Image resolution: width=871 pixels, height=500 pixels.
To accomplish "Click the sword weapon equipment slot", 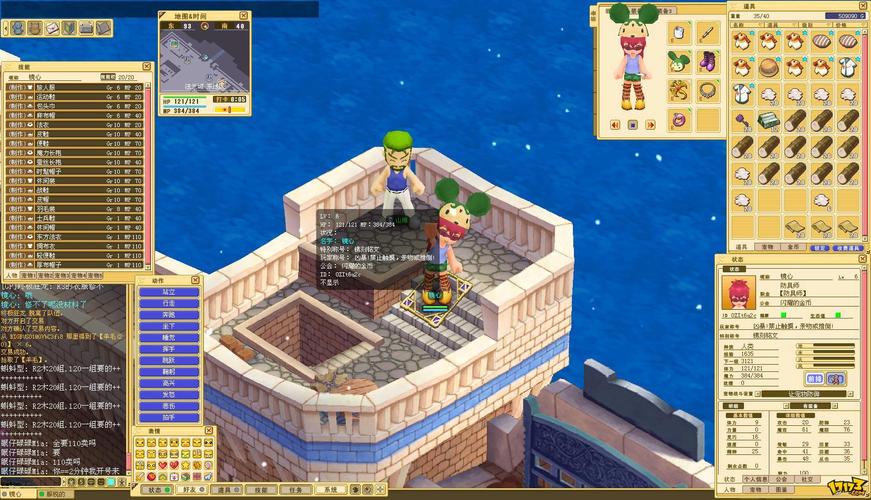I will pyautogui.click(x=707, y=32).
